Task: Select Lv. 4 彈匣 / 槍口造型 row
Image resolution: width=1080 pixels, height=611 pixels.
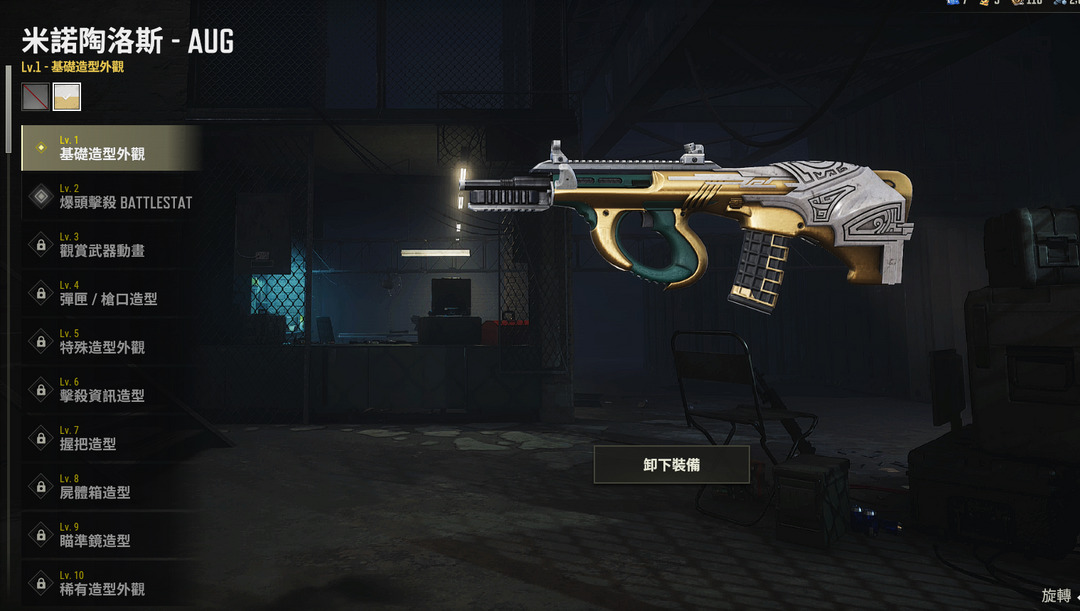Action: 110,293
